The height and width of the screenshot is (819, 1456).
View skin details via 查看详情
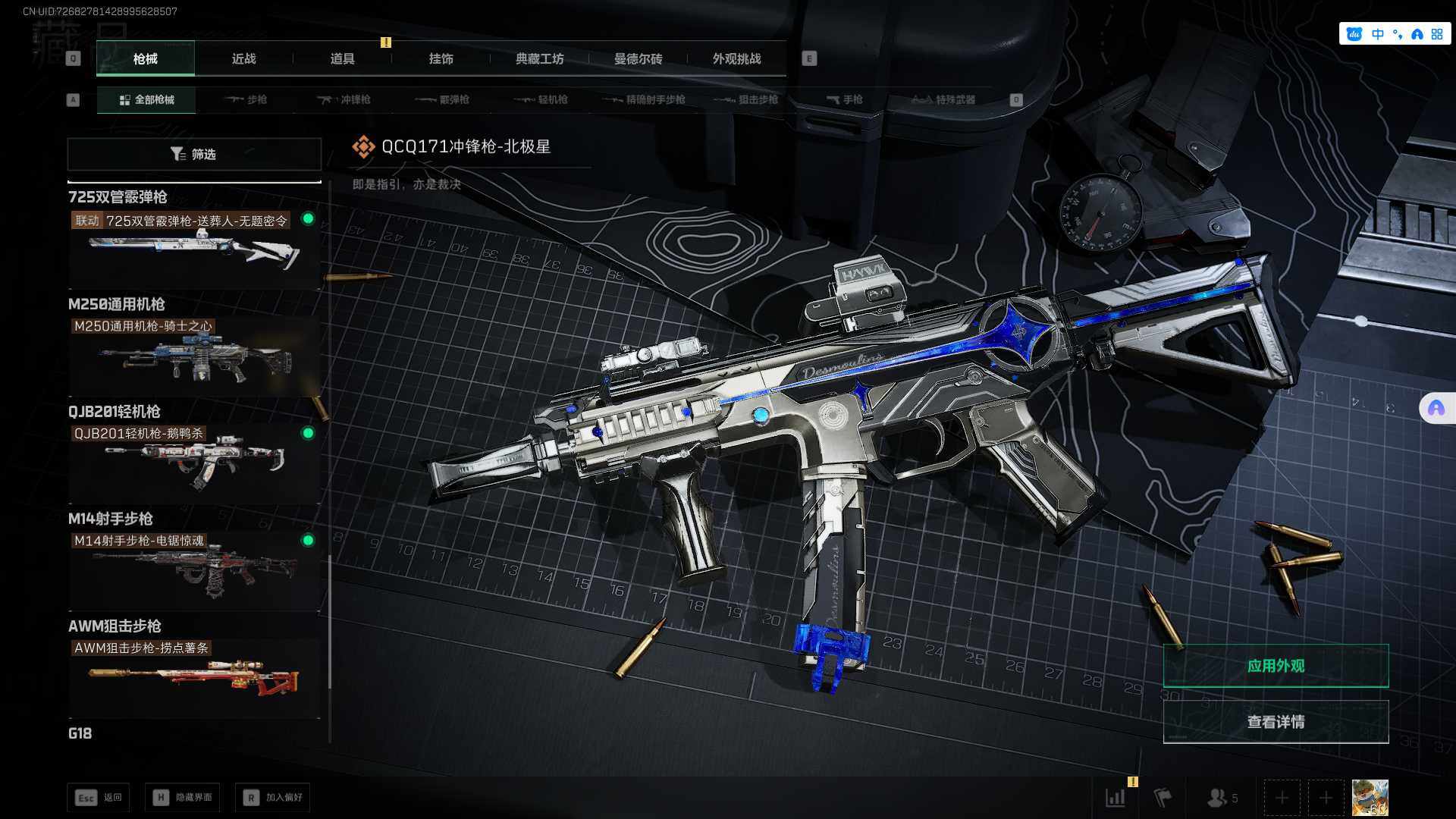[x=1276, y=722]
